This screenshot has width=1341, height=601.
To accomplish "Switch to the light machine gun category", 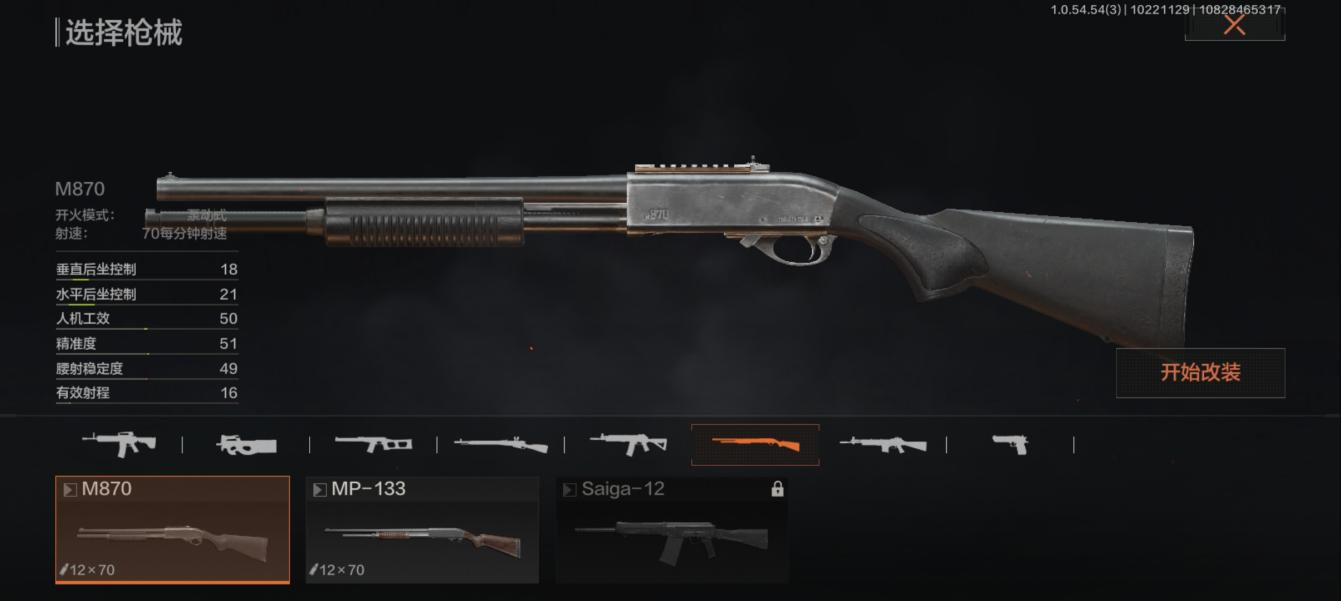I will pyautogui.click(x=882, y=444).
